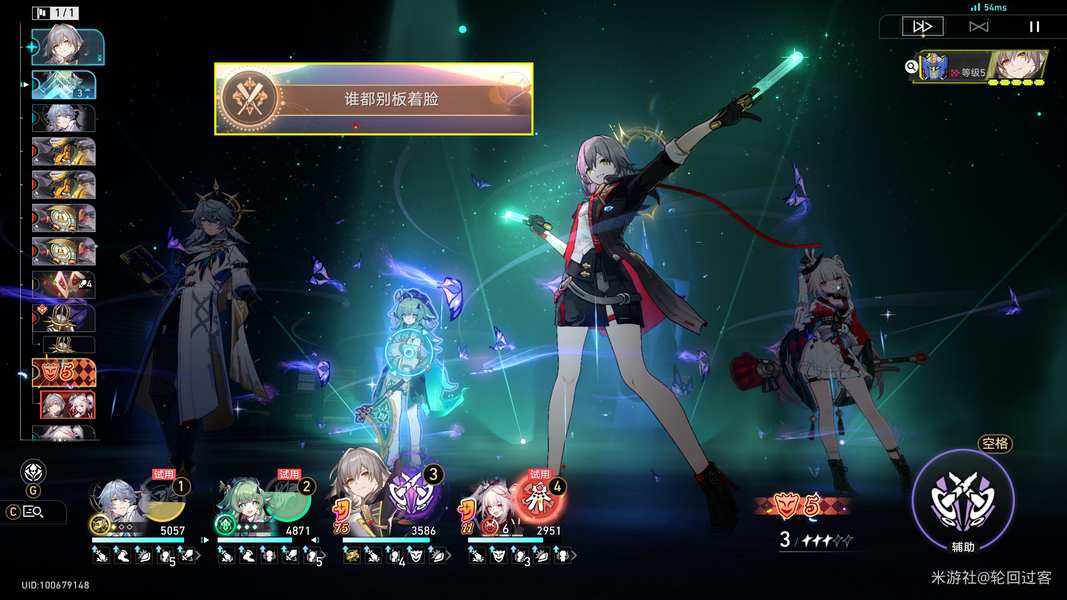This screenshot has width=1067, height=600.
Task: Open enemy details with the magnifier icon
Action: point(912,67)
